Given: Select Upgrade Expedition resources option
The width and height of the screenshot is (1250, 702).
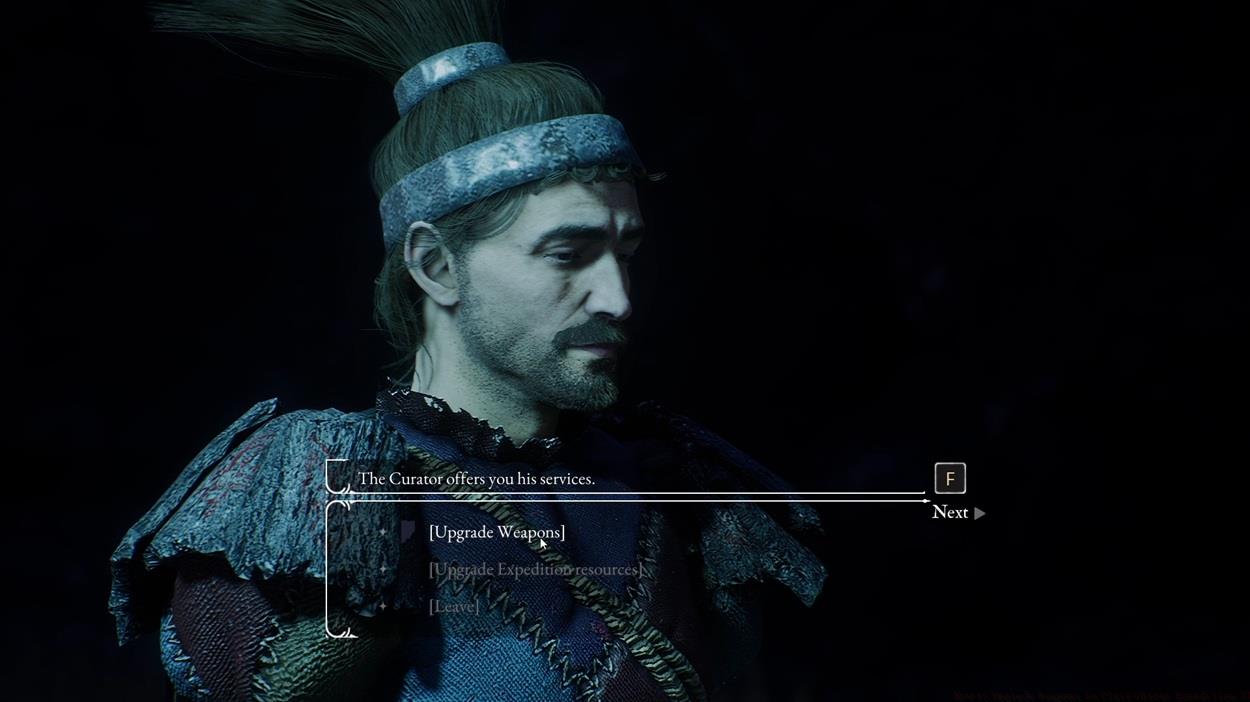Looking at the screenshot, I should click(535, 569).
